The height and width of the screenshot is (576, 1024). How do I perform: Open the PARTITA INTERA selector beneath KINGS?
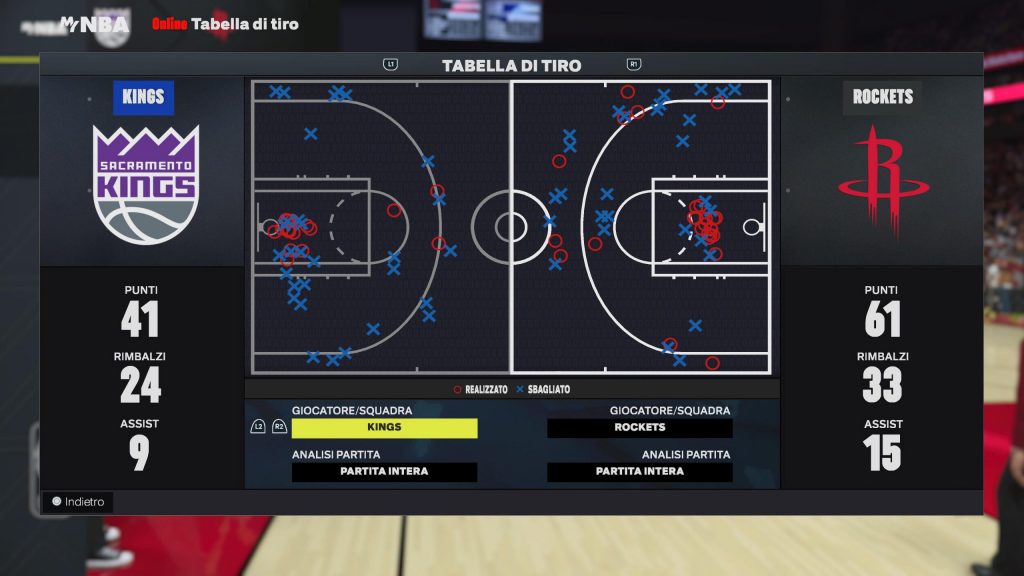pos(384,472)
